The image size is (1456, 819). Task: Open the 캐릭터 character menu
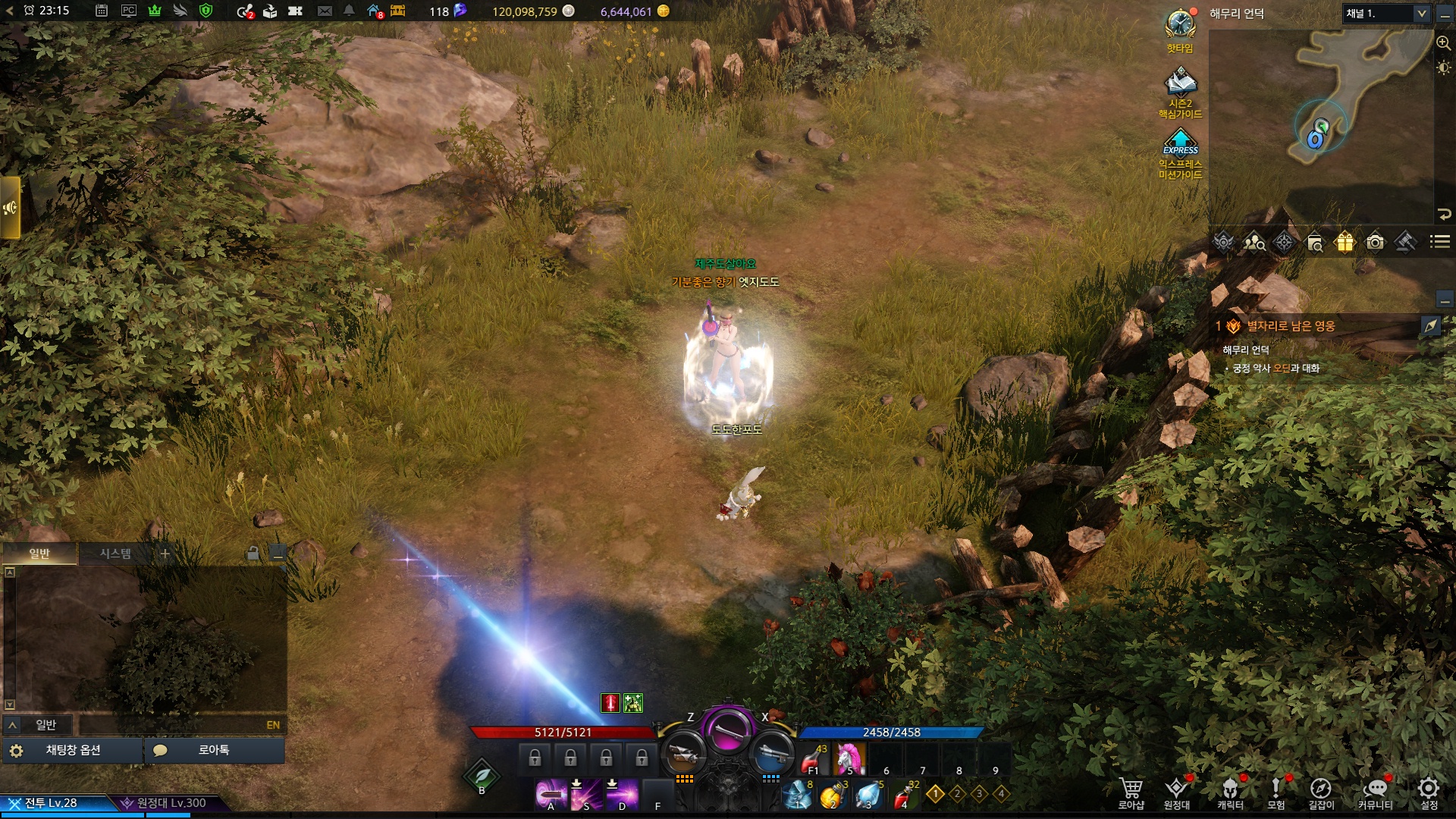tap(1230, 792)
